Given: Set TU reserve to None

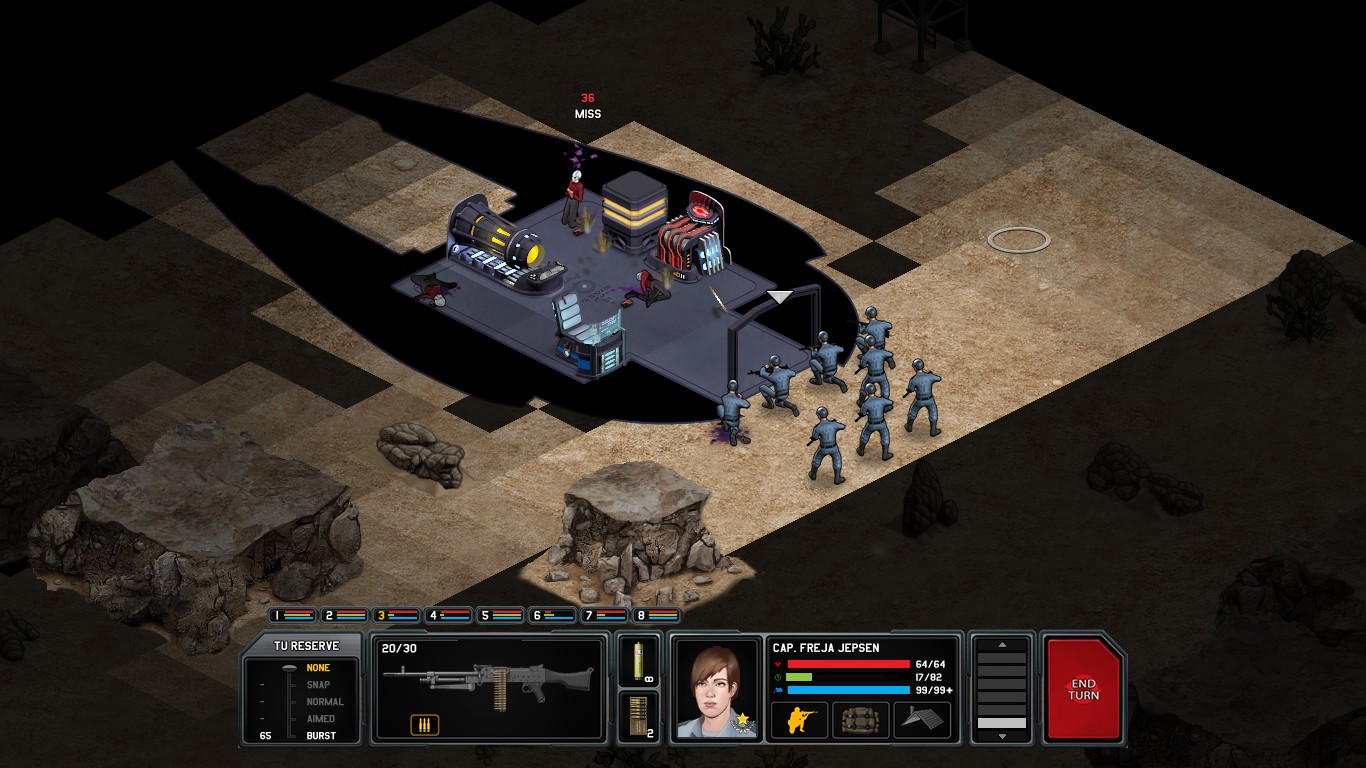Looking at the screenshot, I should point(318,668).
